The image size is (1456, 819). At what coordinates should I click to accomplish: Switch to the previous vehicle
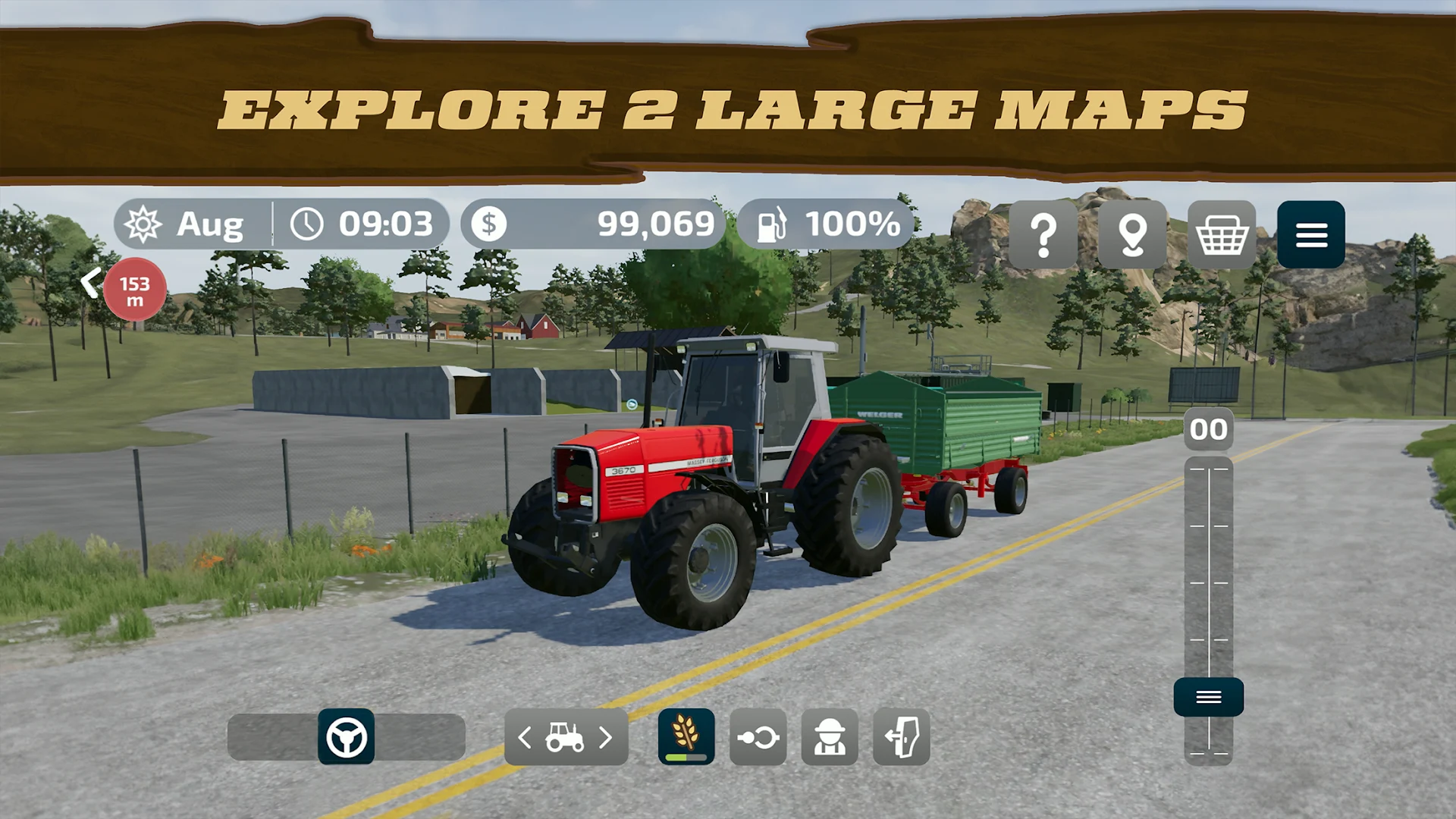click(524, 736)
